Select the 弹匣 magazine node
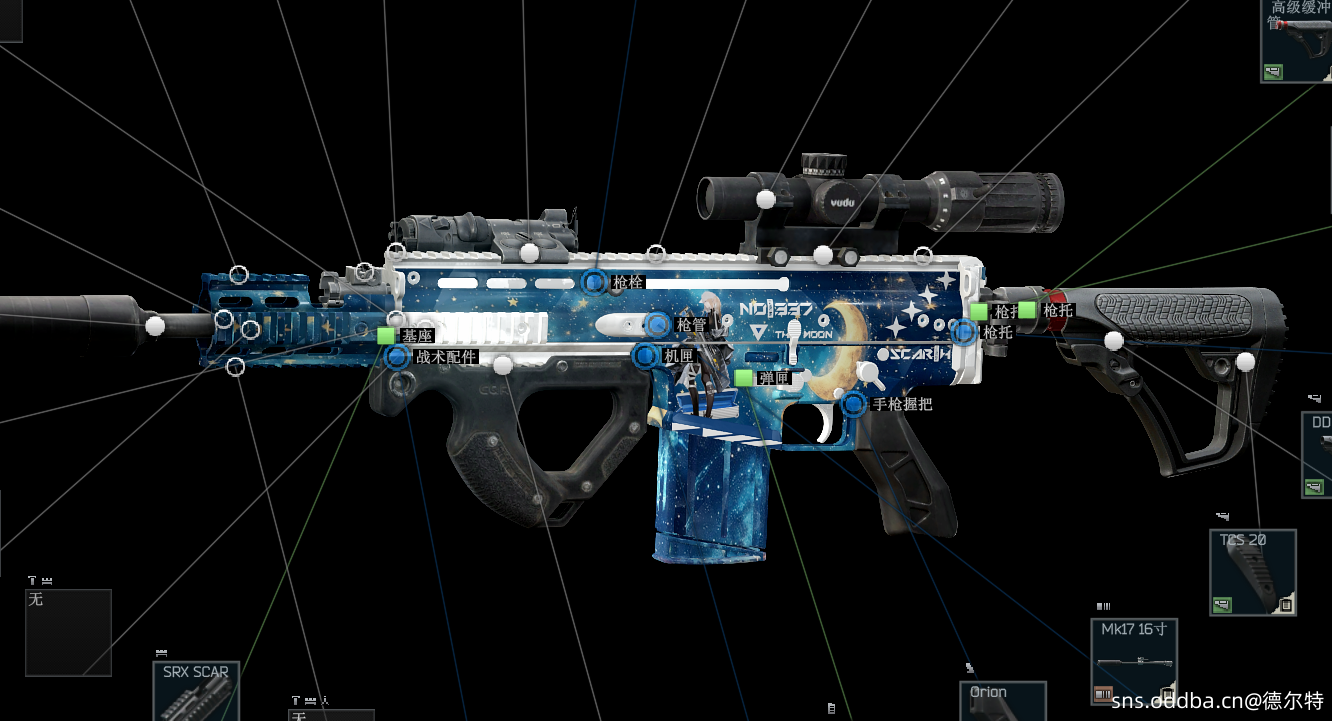This screenshot has width=1332, height=721. [x=743, y=378]
